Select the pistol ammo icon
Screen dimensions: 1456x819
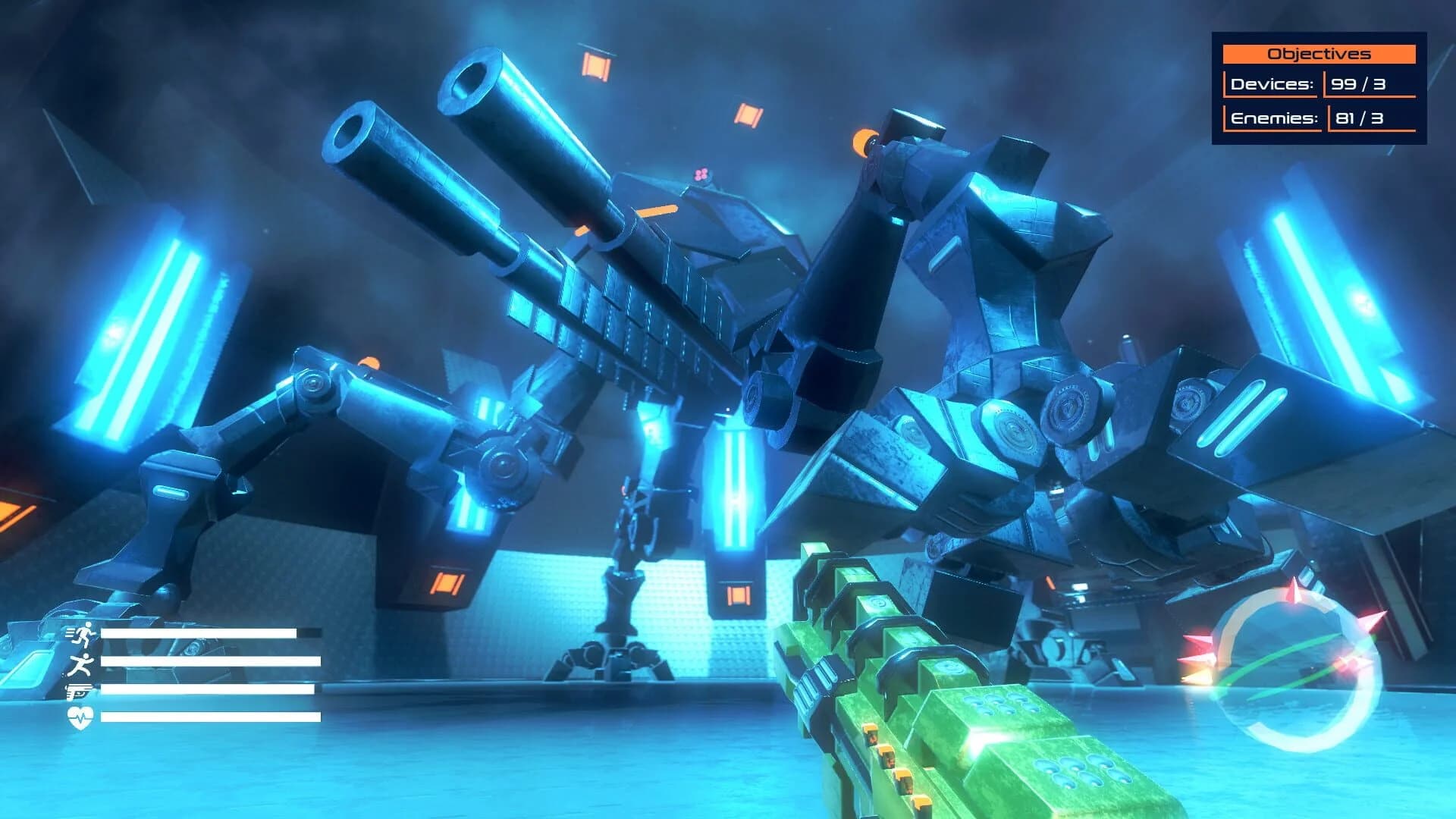(78, 692)
